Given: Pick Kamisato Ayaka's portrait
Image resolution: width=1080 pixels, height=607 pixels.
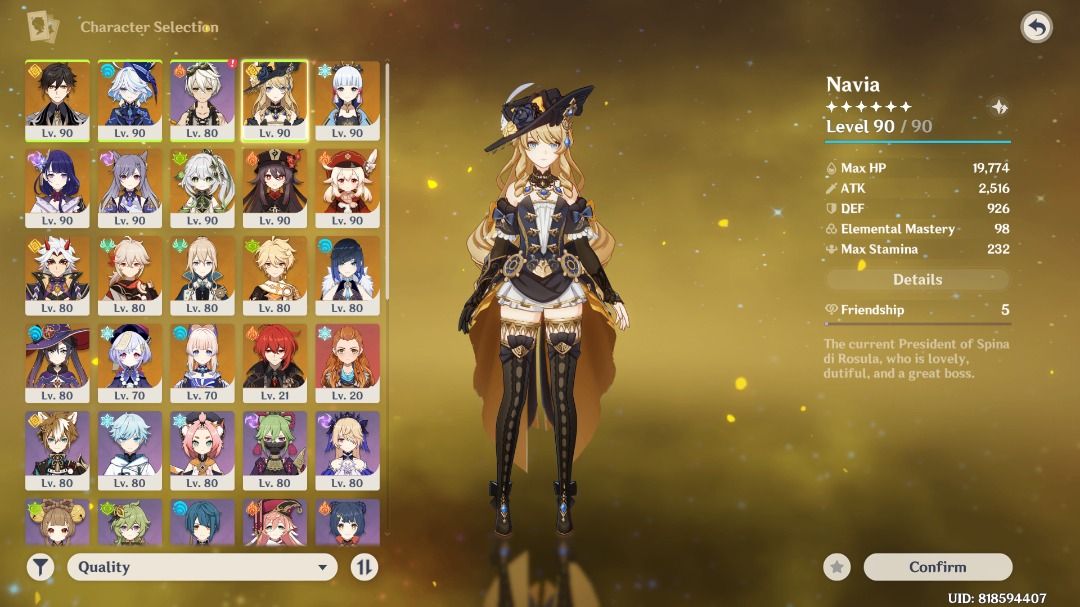Looking at the screenshot, I should (347, 100).
